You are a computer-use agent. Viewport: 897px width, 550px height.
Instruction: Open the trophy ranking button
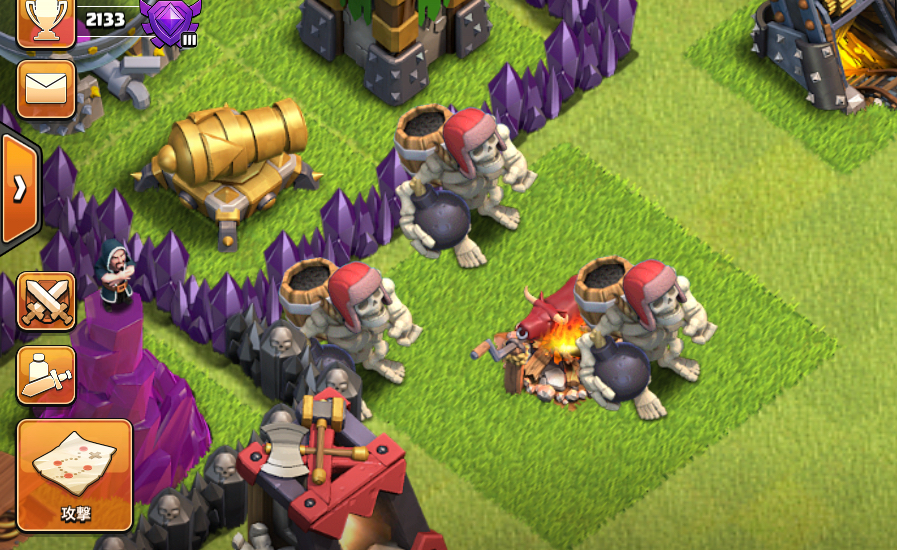[x=46, y=21]
